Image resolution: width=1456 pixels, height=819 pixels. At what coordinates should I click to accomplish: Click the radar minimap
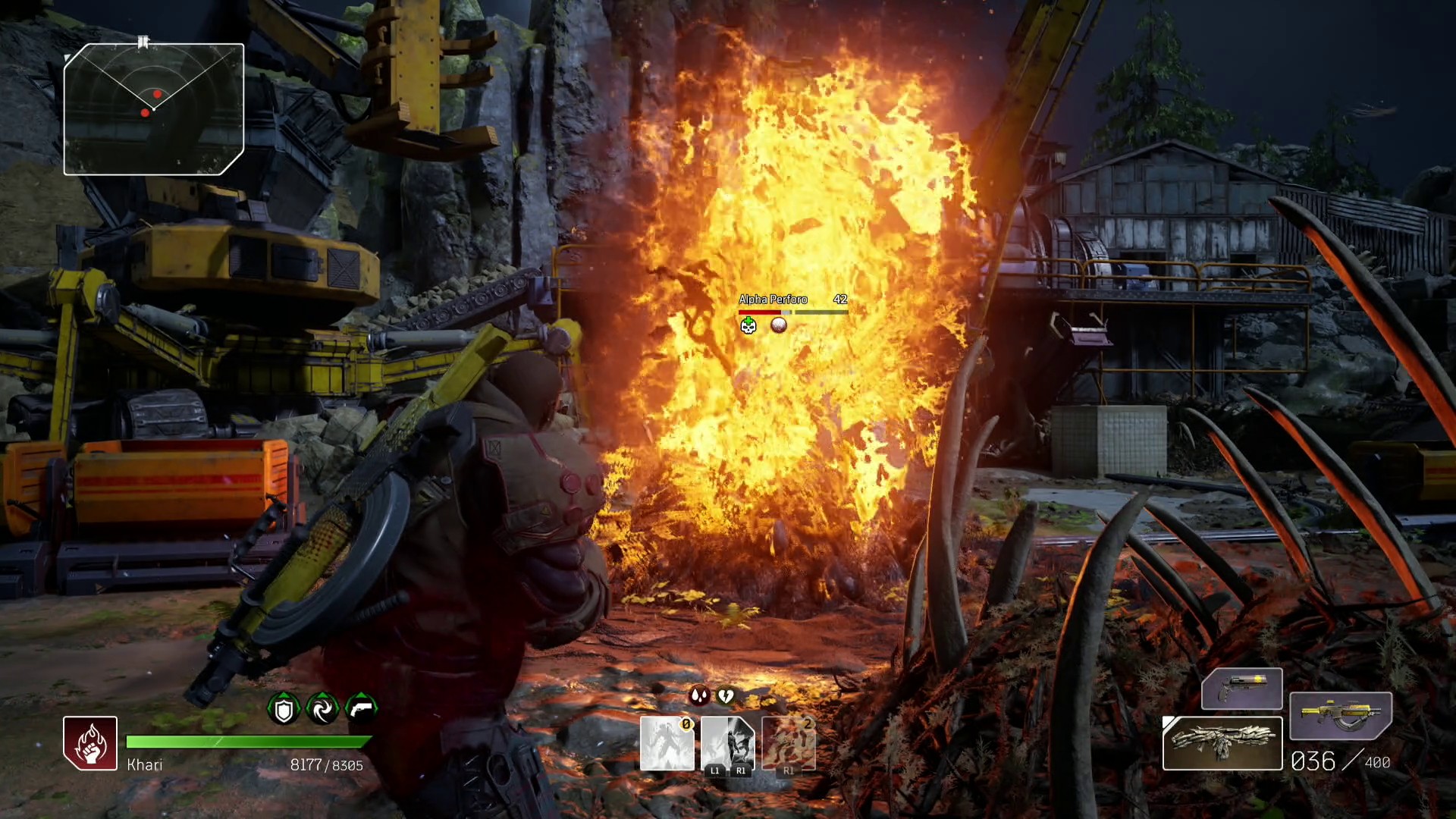tap(154, 109)
